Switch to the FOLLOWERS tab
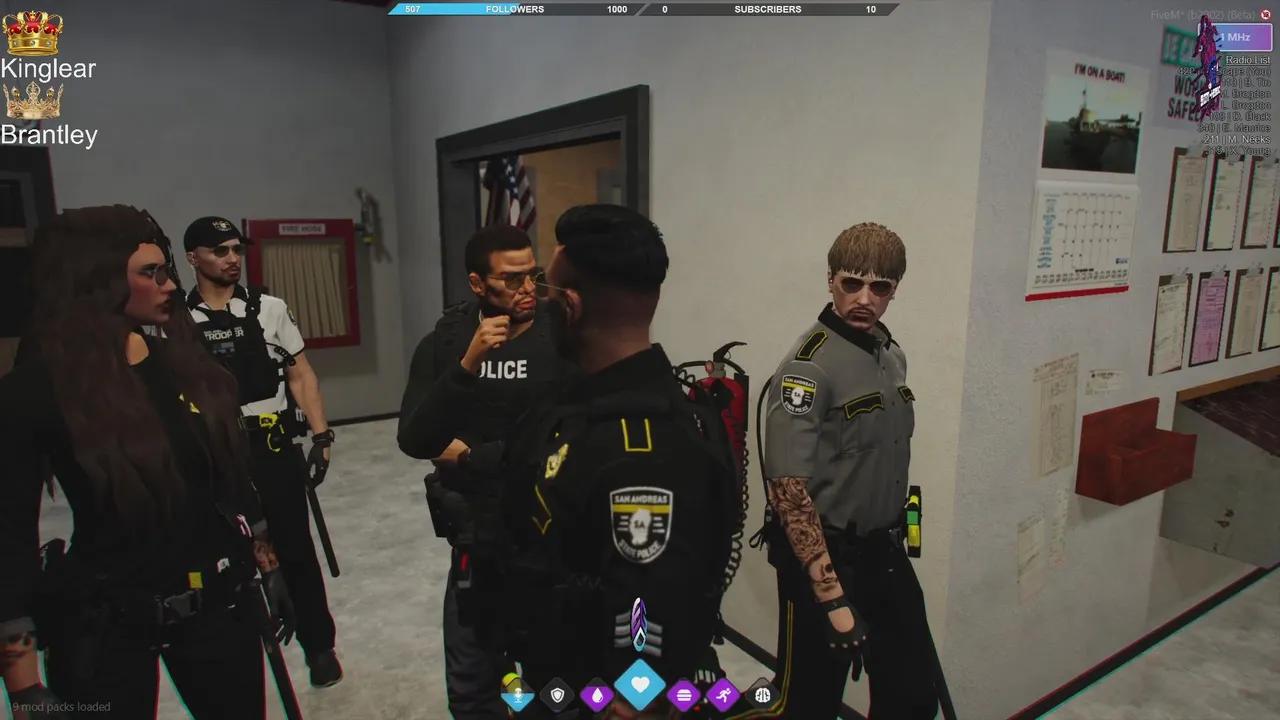1280x720 pixels. pos(516,9)
